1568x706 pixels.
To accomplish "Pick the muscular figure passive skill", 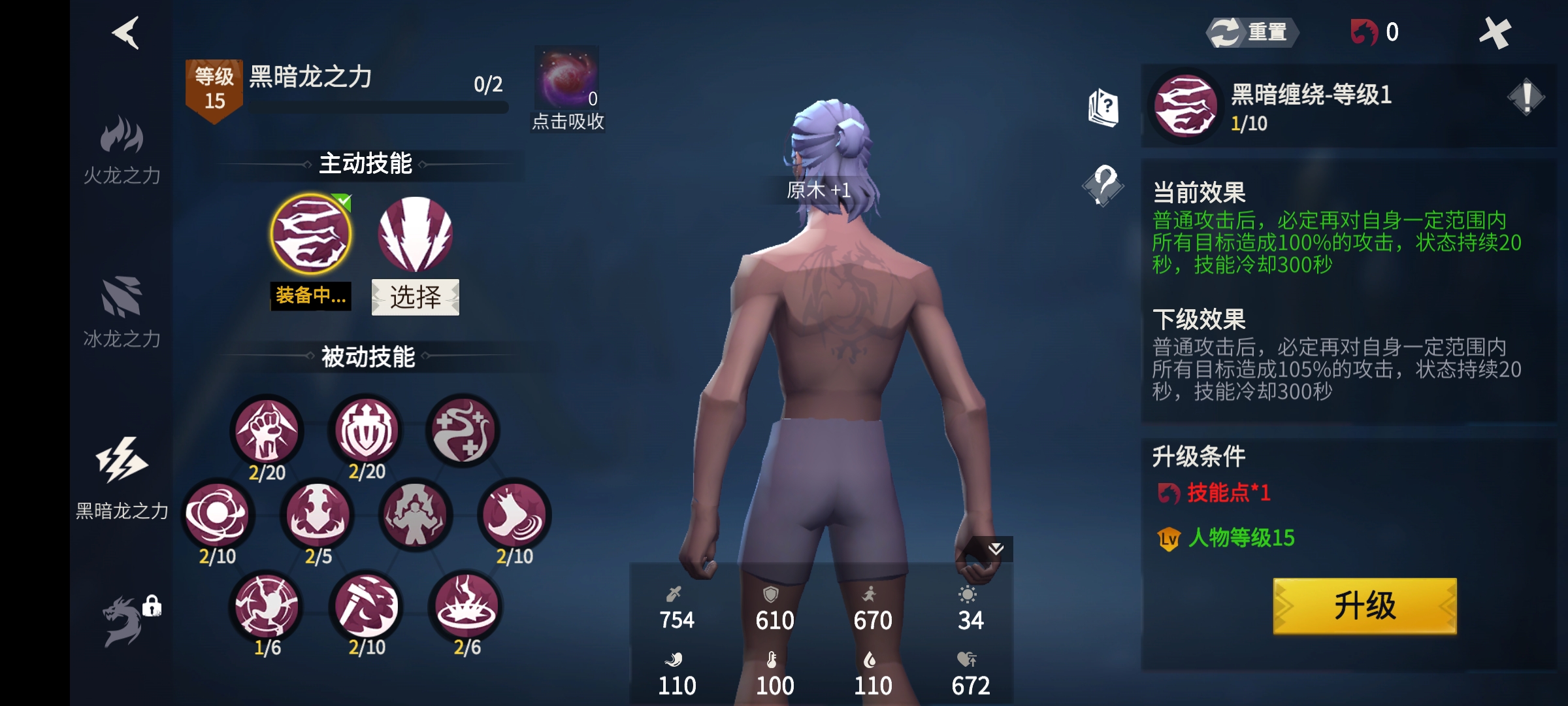I will pyautogui.click(x=415, y=516).
